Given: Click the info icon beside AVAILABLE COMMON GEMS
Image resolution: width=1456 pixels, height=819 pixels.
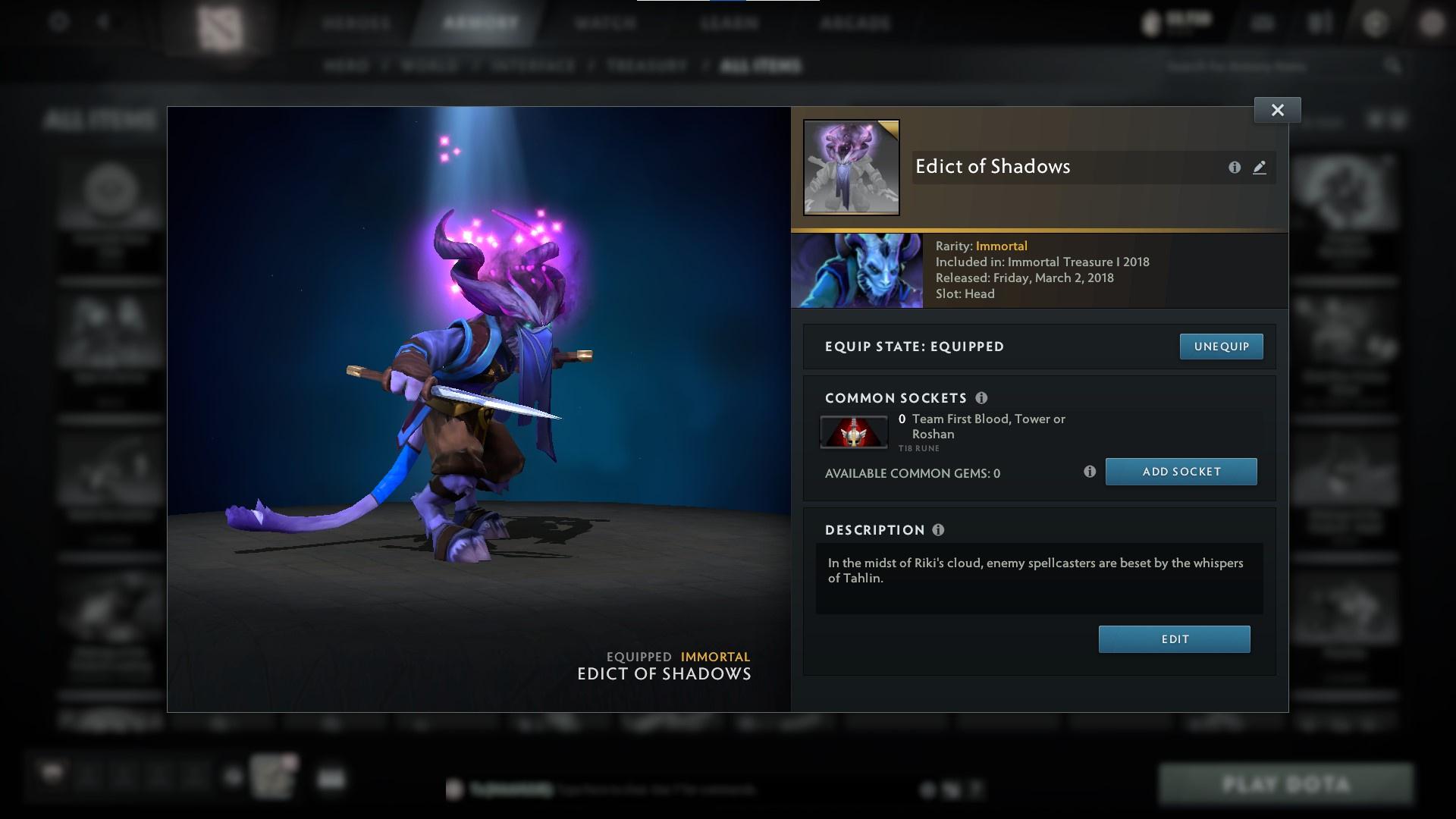Looking at the screenshot, I should coord(1091,471).
